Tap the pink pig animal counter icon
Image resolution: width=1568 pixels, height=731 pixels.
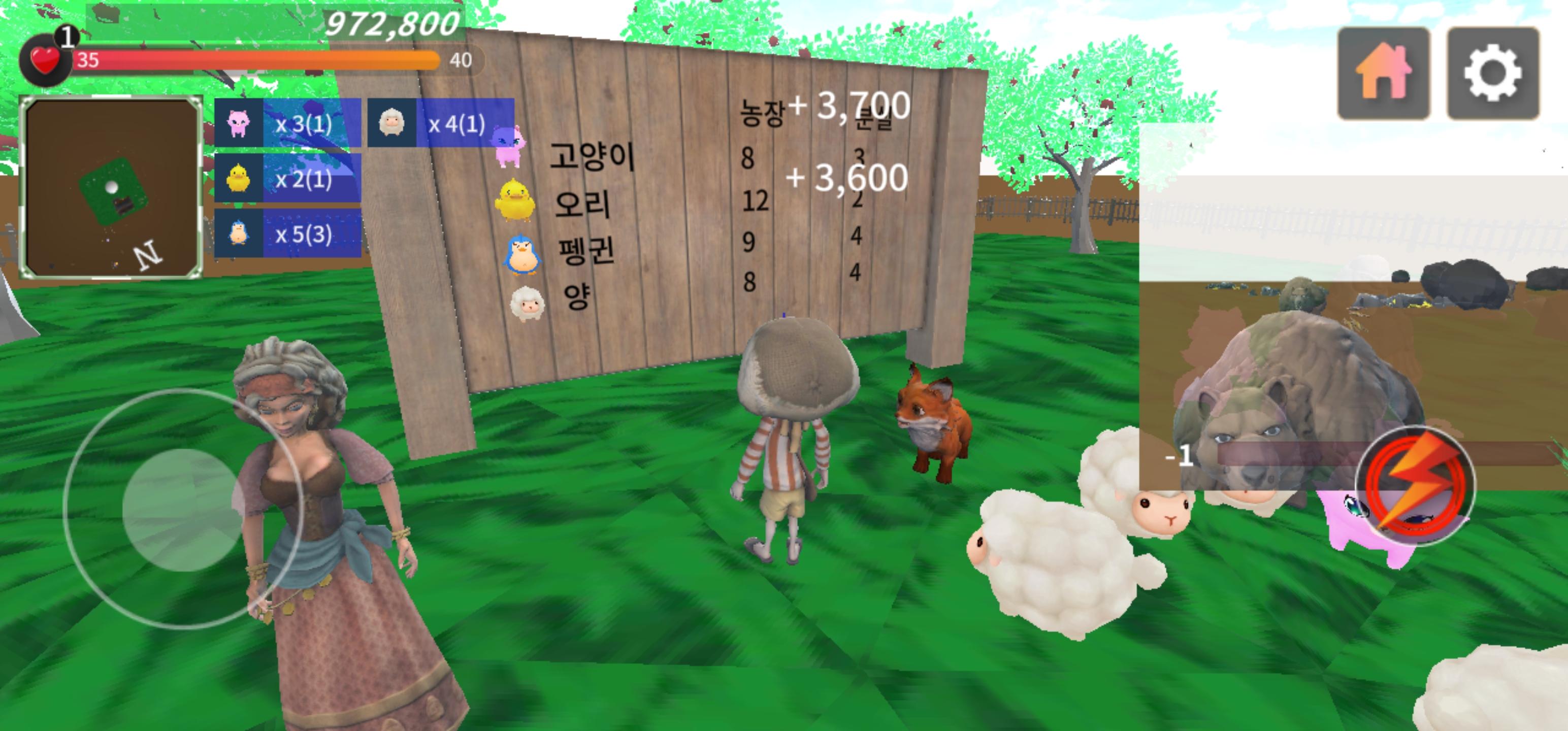tap(240, 123)
